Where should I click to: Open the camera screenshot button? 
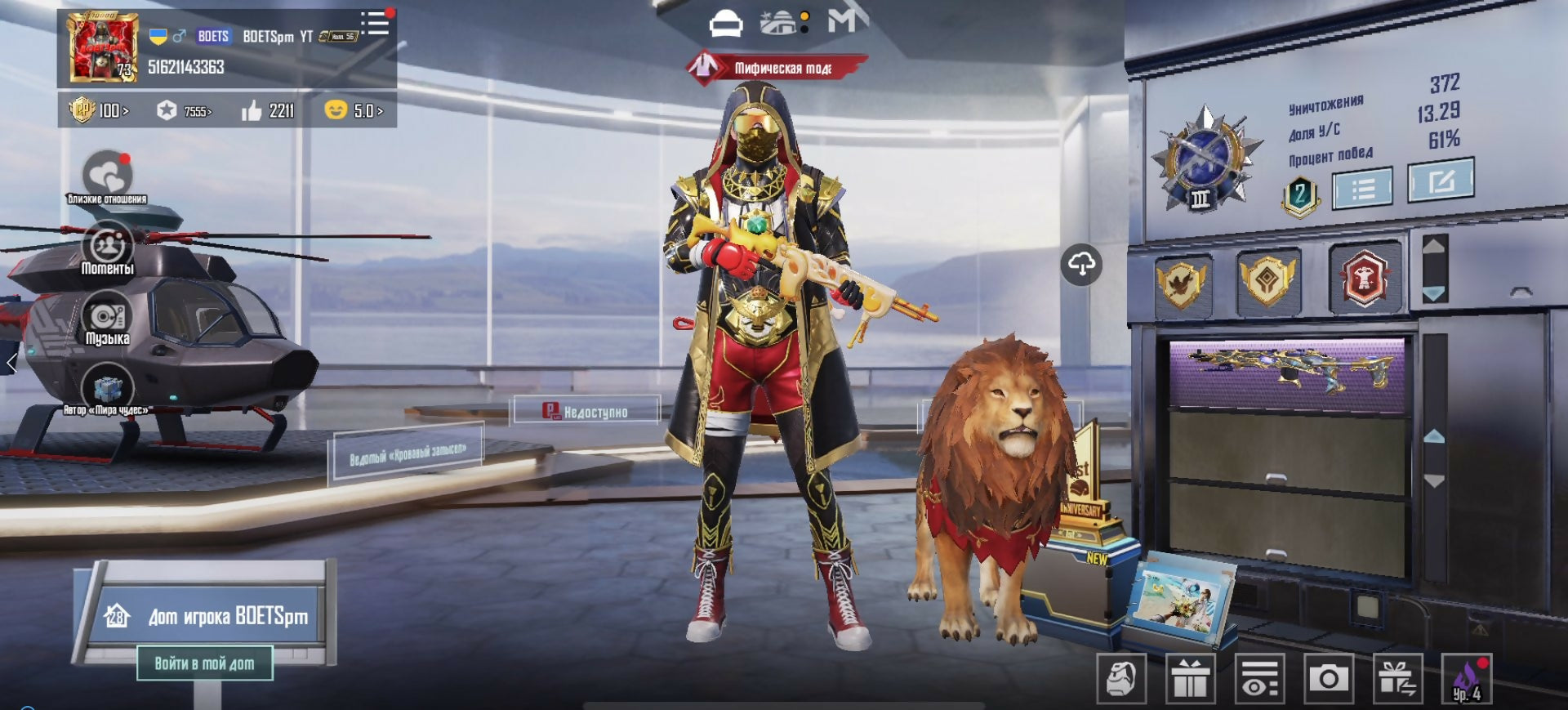(x=1329, y=678)
